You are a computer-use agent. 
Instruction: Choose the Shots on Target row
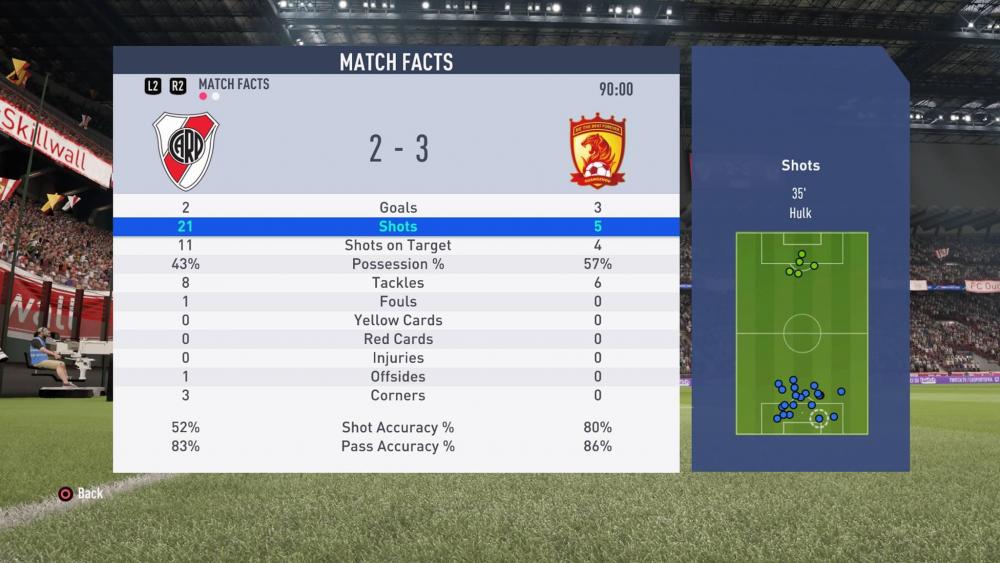click(x=398, y=245)
